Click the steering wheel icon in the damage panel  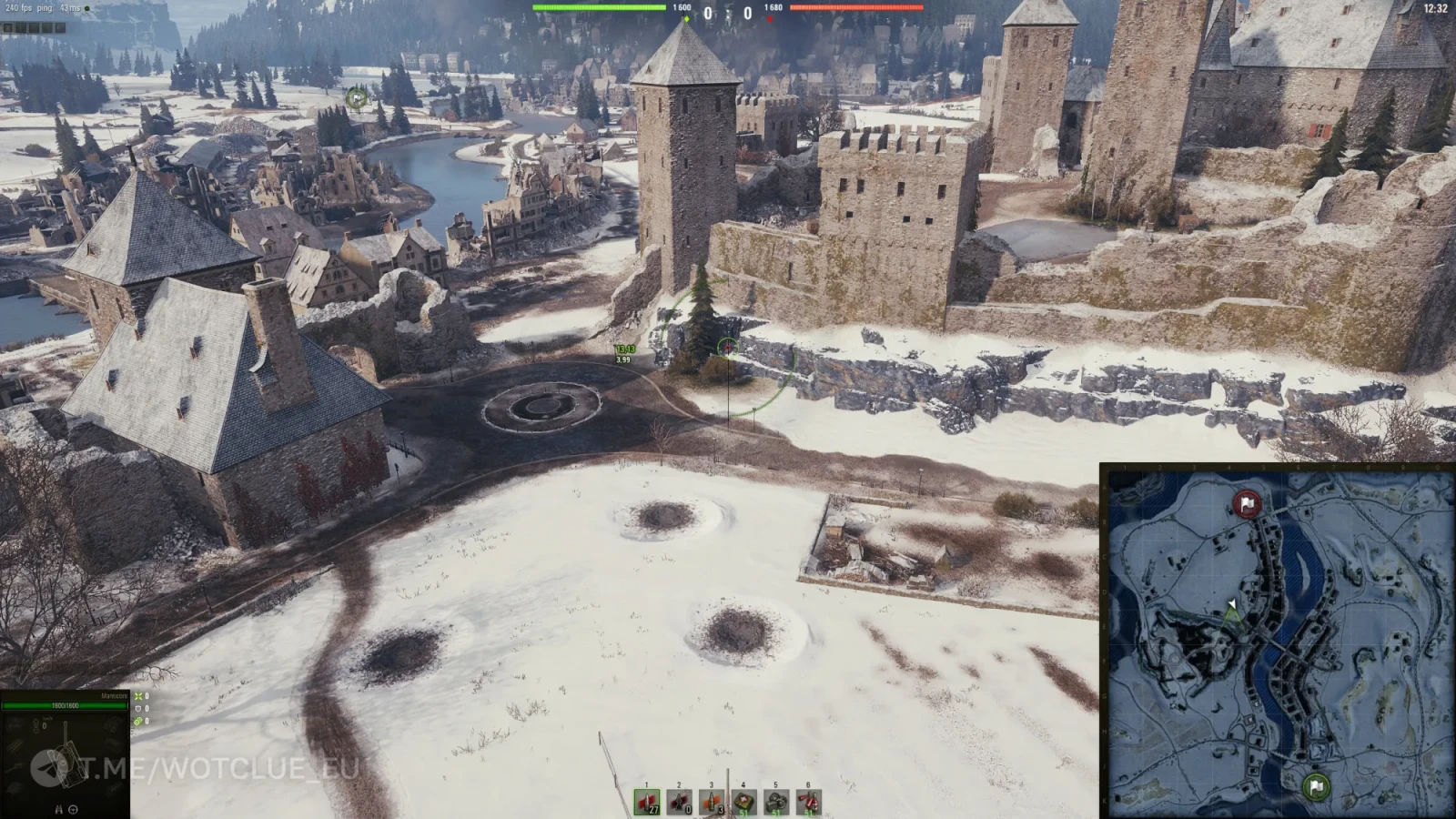coord(74,809)
